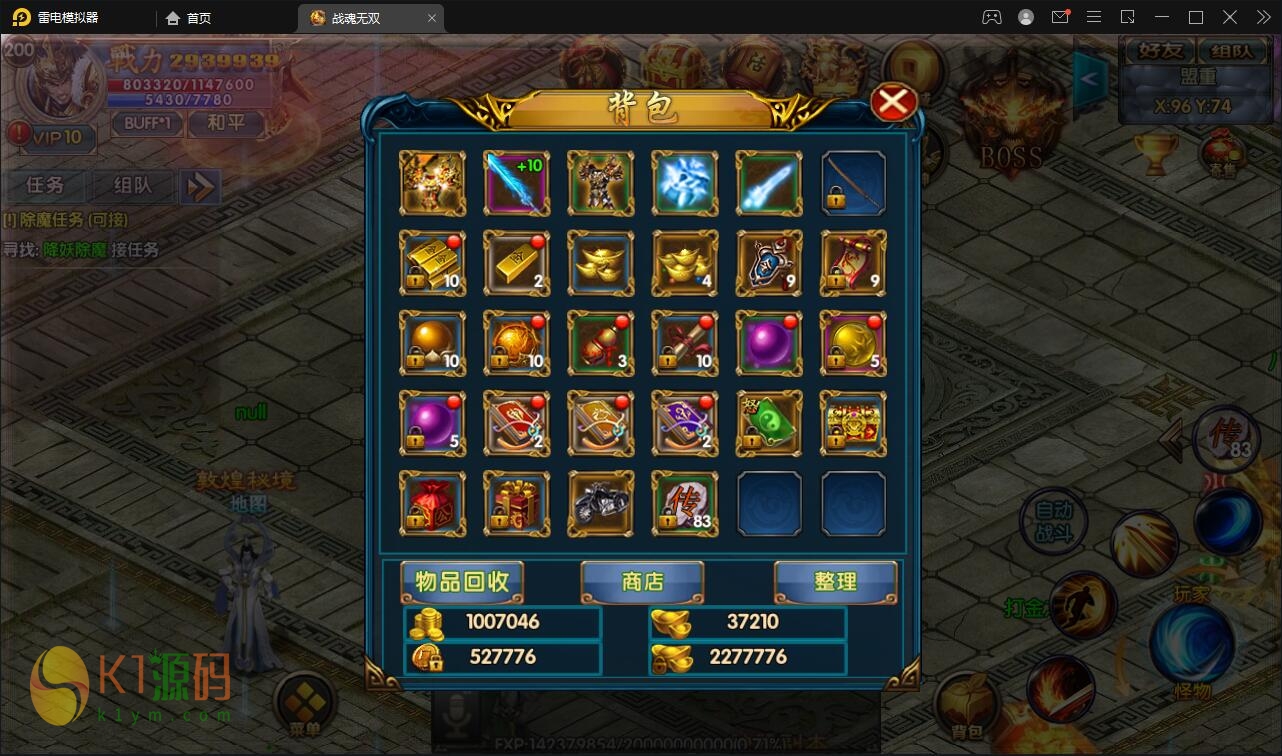Viewport: 1282px width, 756px height.
Task: Select the motorcycle mount item
Action: click(x=601, y=504)
